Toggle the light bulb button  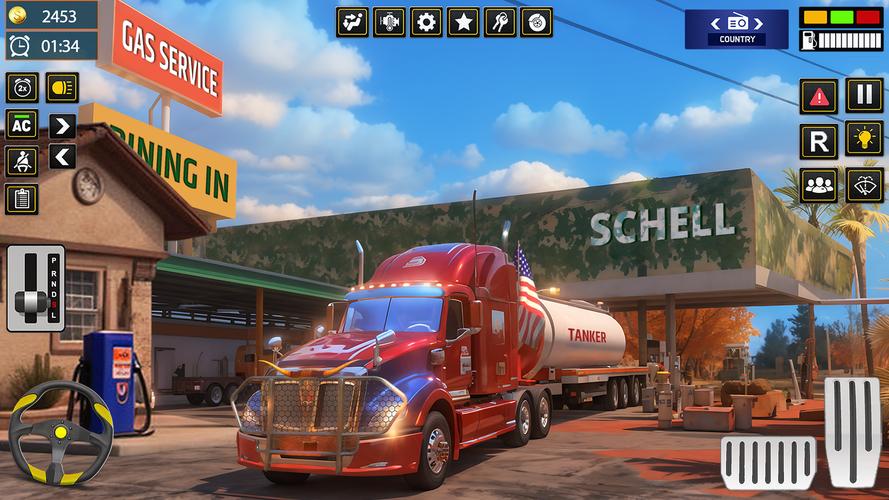click(x=864, y=139)
